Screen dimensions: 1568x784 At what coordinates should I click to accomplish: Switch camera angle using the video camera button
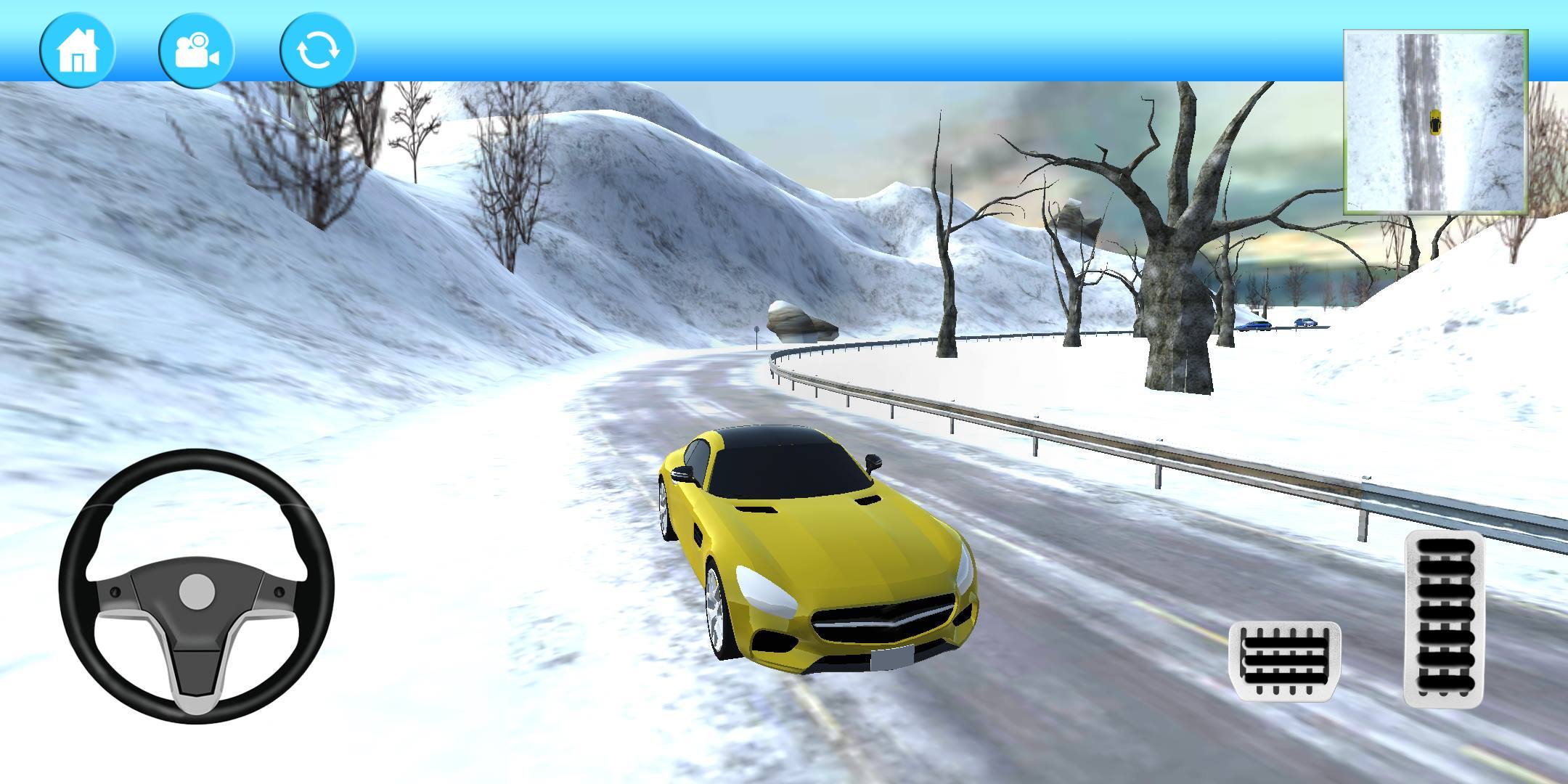pyautogui.click(x=196, y=49)
